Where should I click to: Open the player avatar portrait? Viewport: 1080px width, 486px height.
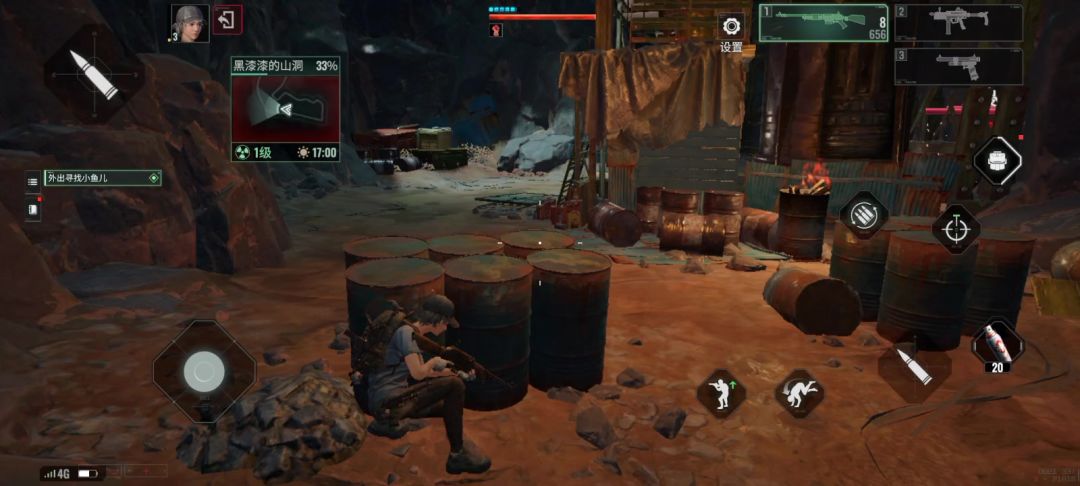190,22
